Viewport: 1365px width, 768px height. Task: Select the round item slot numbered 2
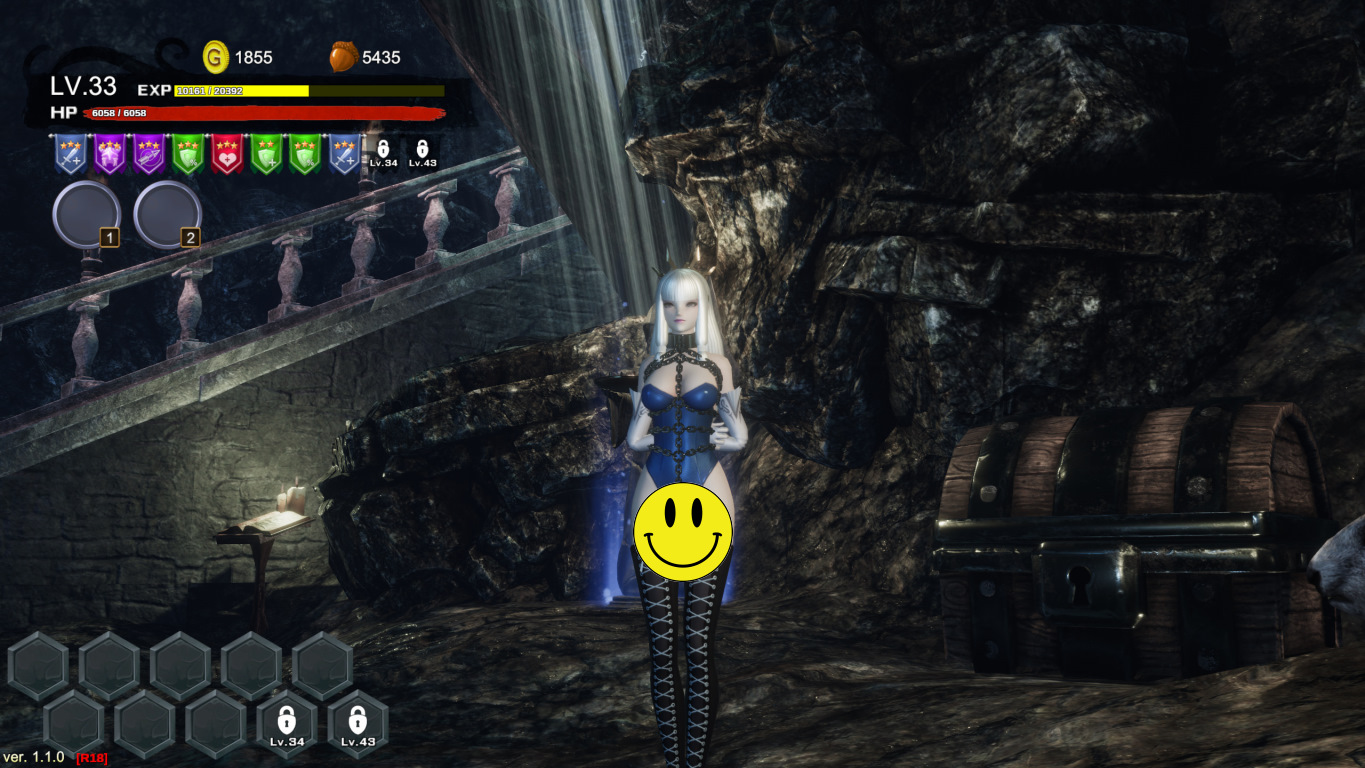tap(167, 214)
